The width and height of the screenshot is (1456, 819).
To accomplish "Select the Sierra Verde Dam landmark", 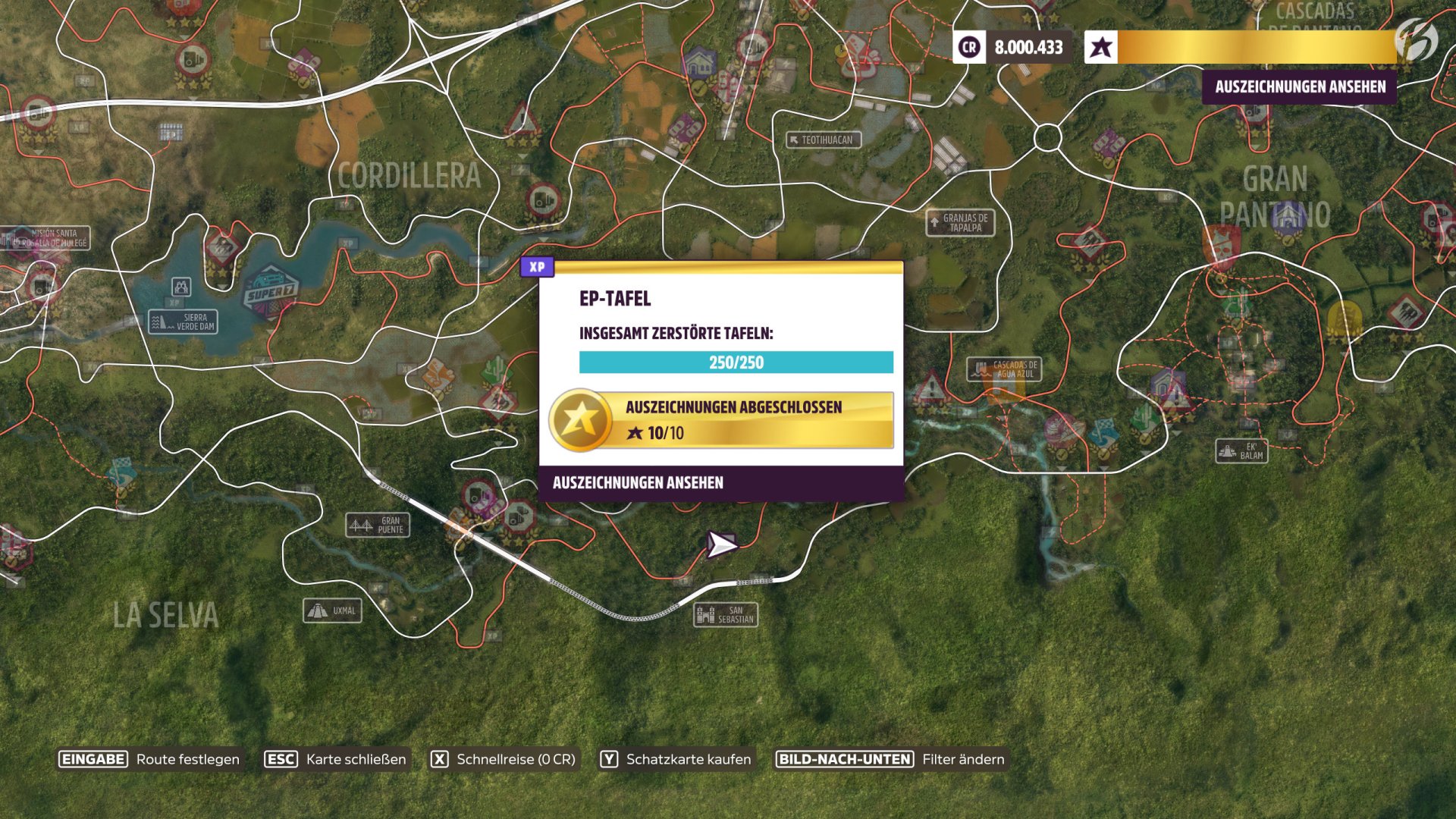I will point(184,322).
